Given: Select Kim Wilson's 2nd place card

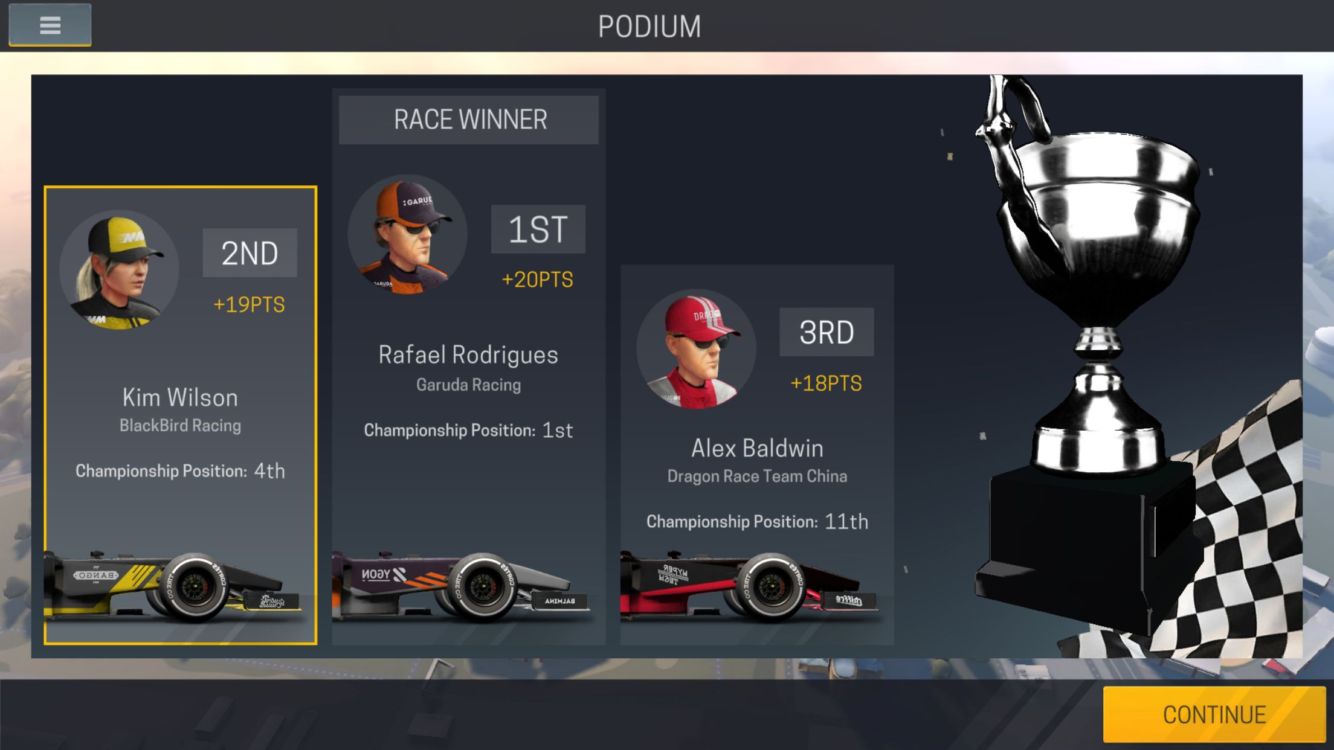Looking at the screenshot, I should pyautogui.click(x=180, y=414).
